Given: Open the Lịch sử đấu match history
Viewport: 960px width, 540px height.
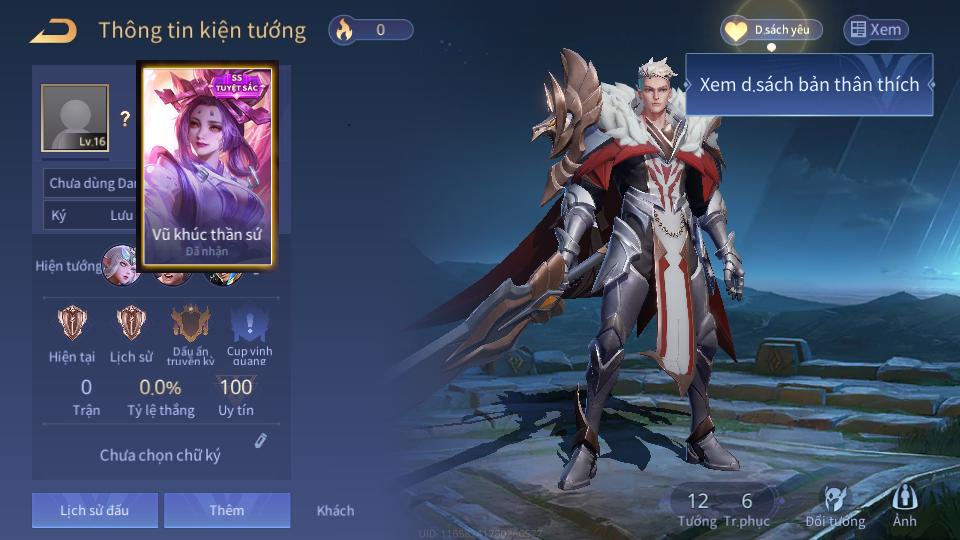Looking at the screenshot, I should point(94,510).
